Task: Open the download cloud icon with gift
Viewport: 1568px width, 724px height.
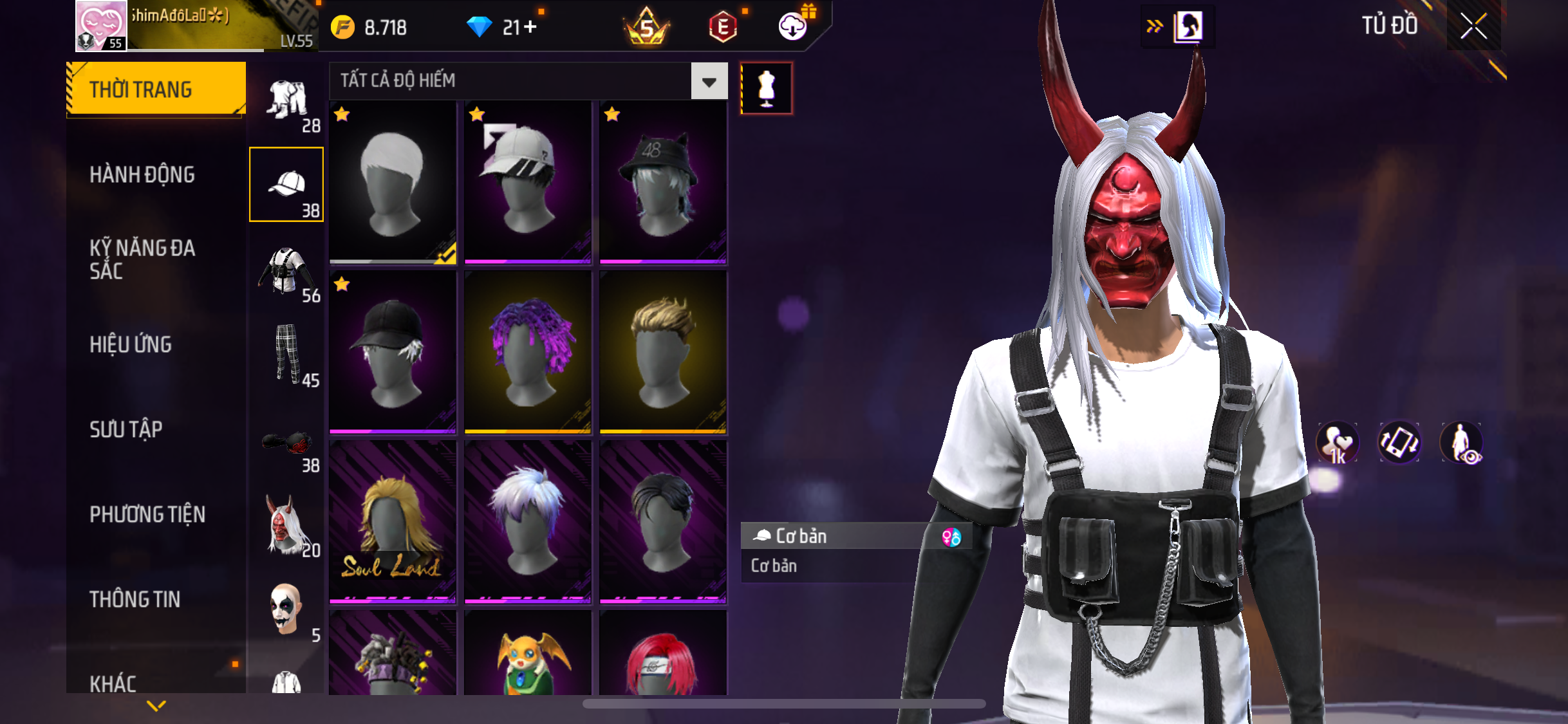Action: pyautogui.click(x=793, y=27)
